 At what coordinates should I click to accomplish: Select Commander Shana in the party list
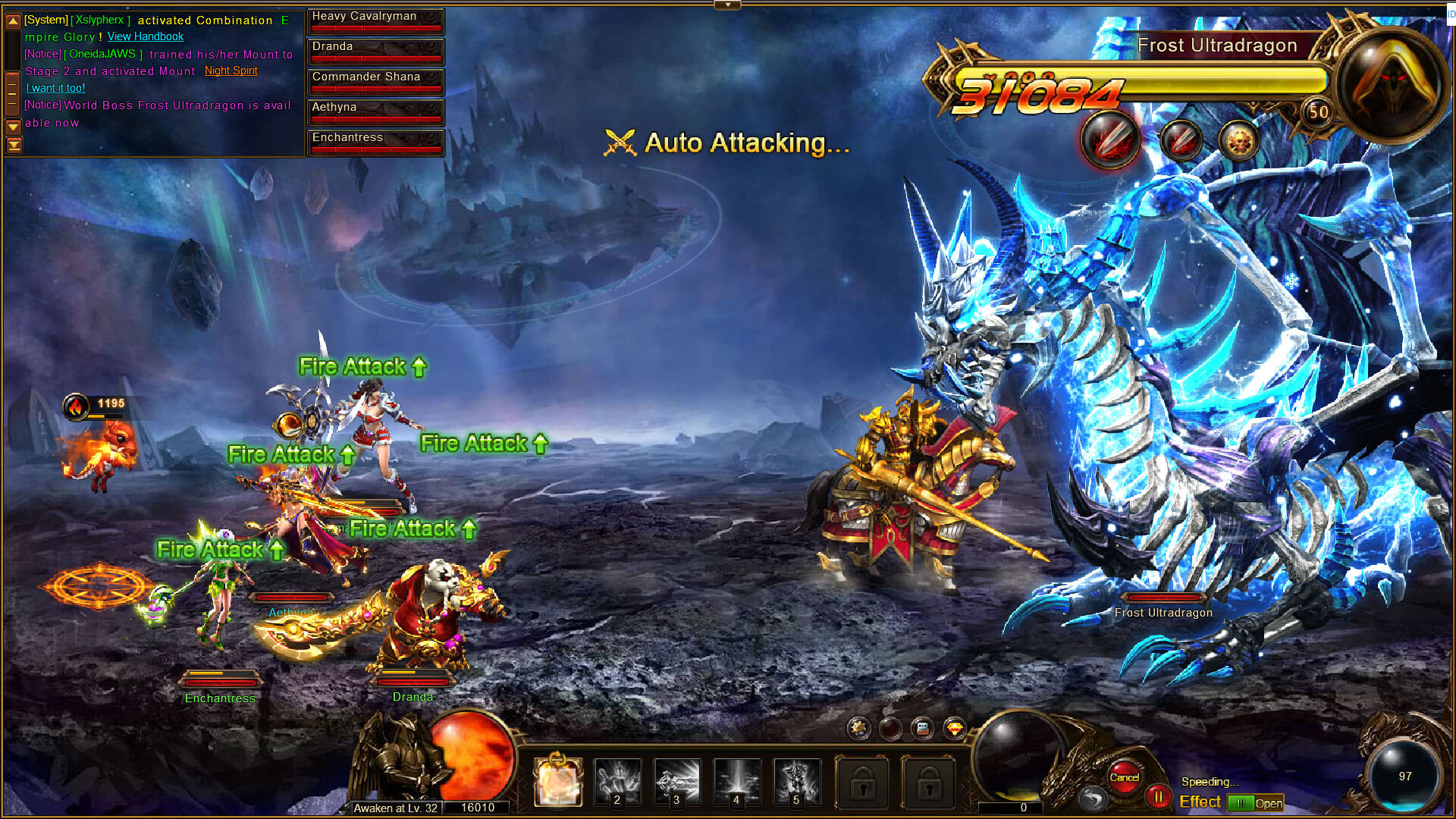point(375,81)
